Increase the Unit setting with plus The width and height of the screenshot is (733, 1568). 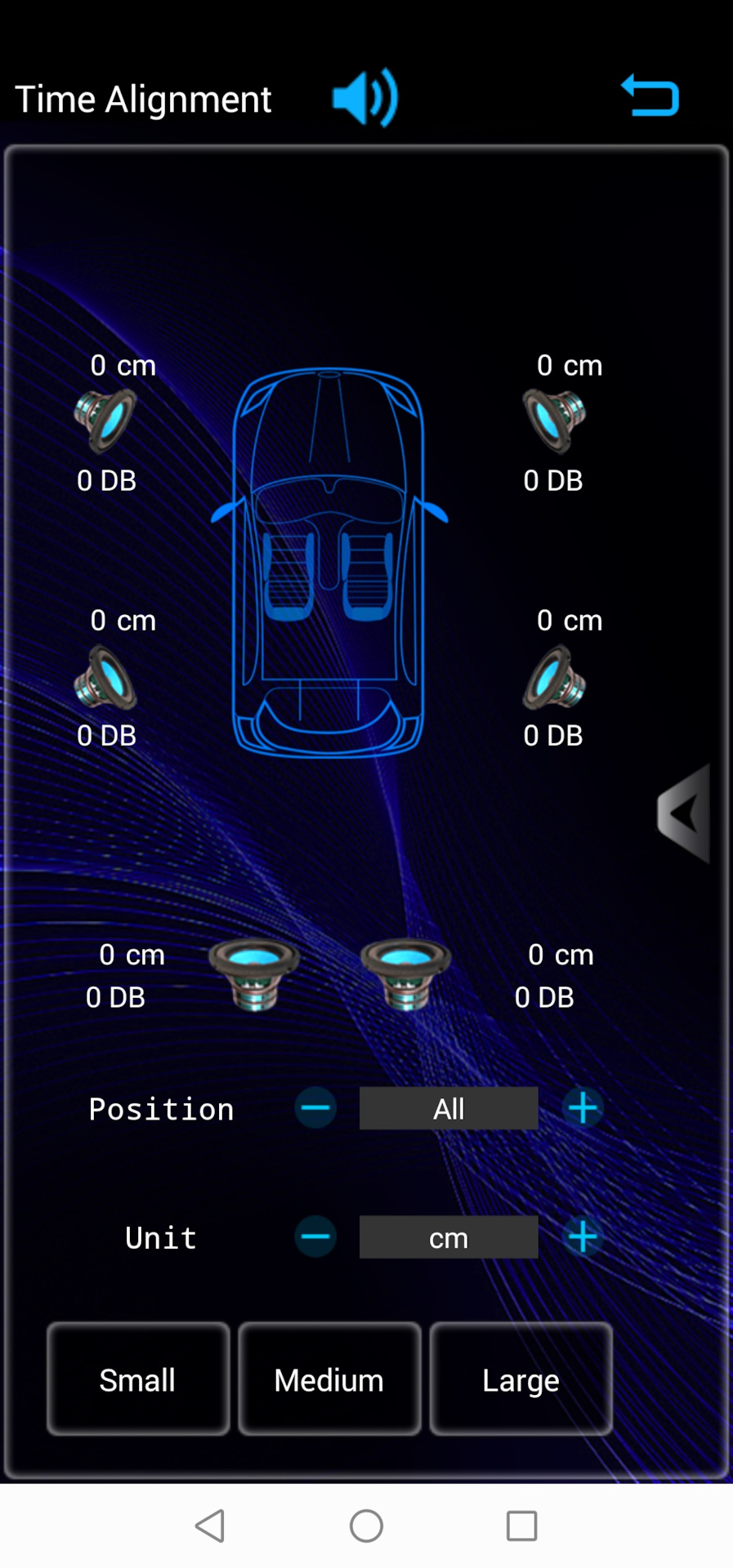pyautogui.click(x=583, y=1237)
